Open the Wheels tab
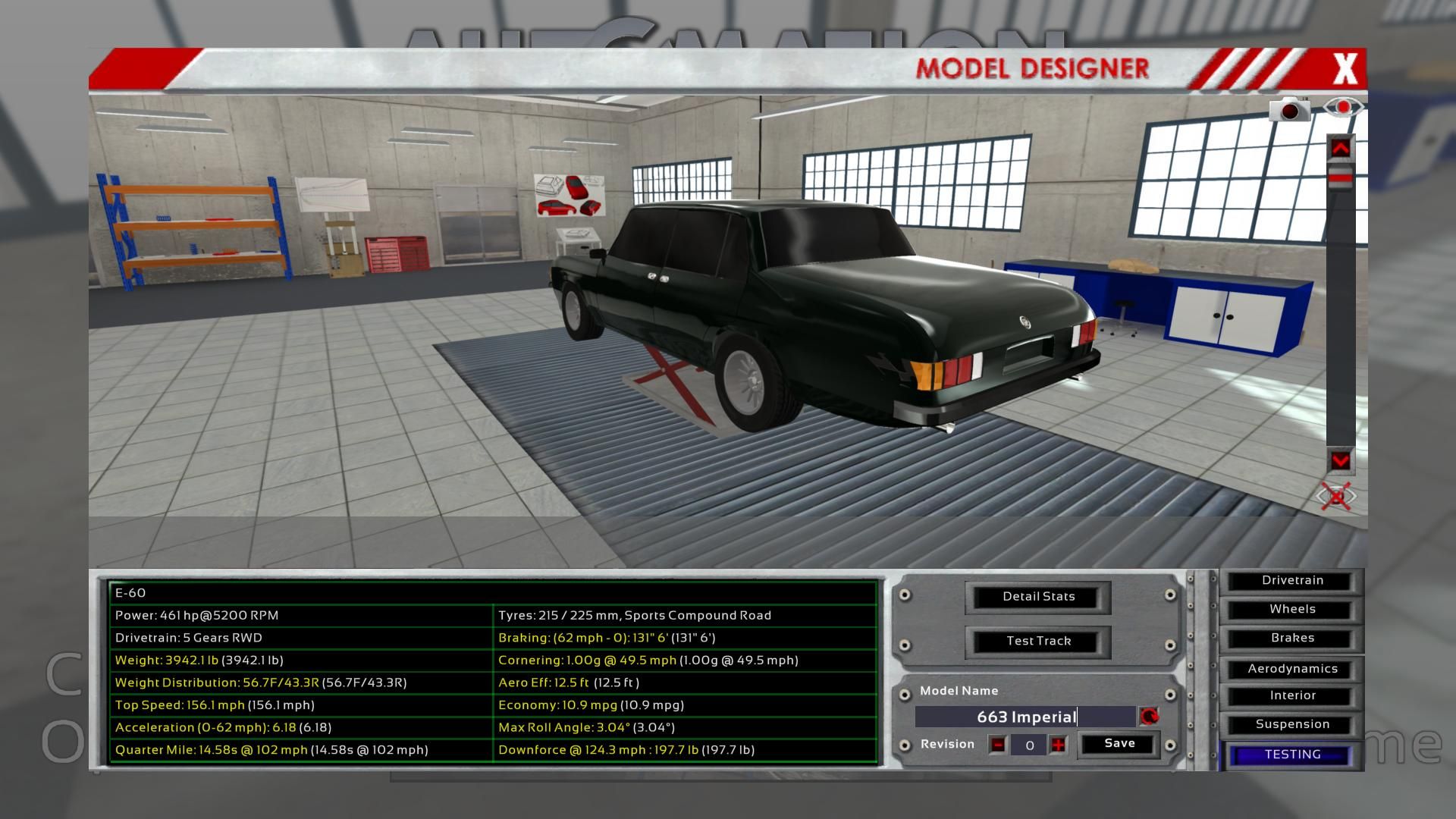1456x819 pixels. (x=1292, y=610)
